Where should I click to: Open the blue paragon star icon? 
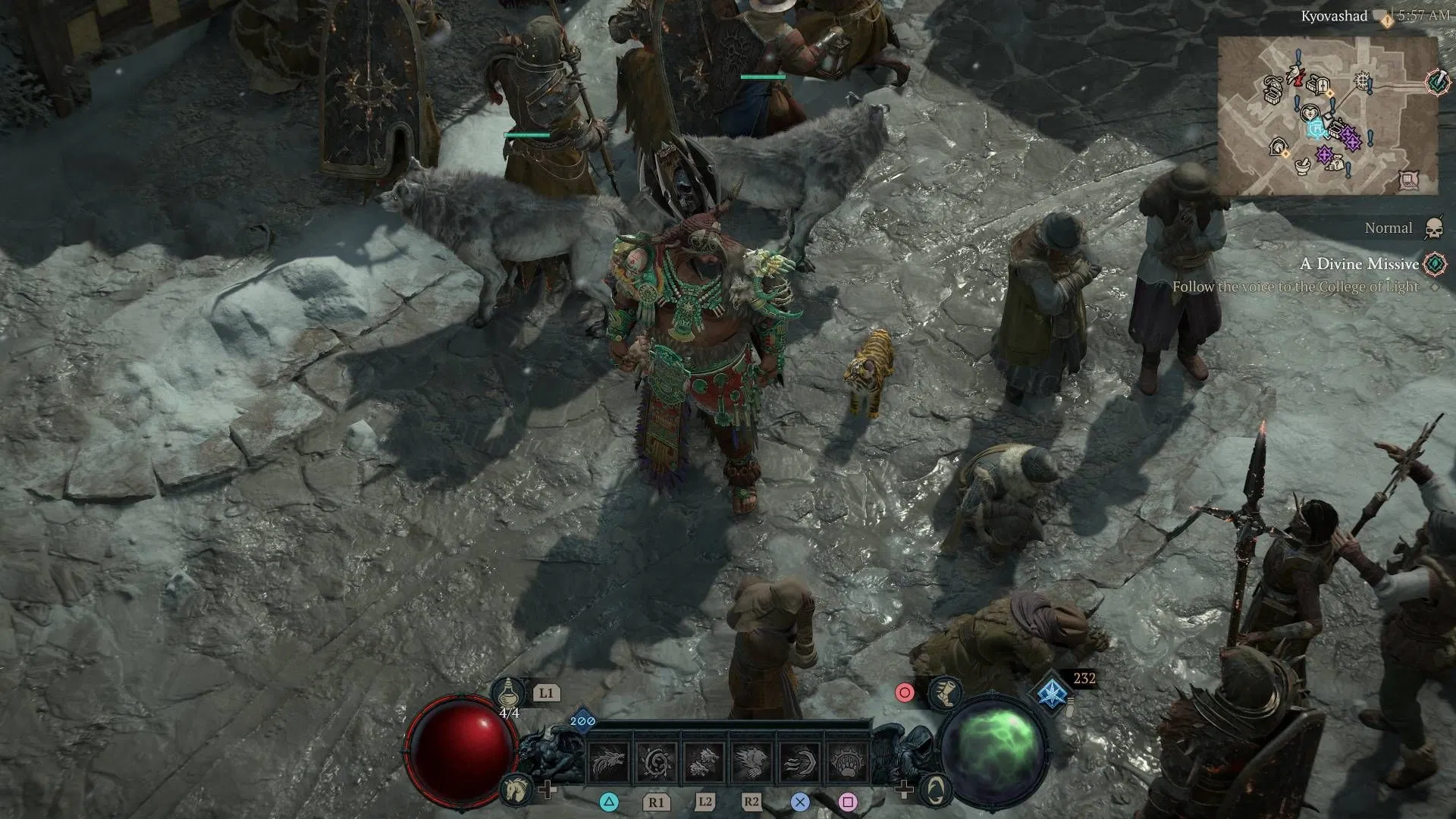1052,694
